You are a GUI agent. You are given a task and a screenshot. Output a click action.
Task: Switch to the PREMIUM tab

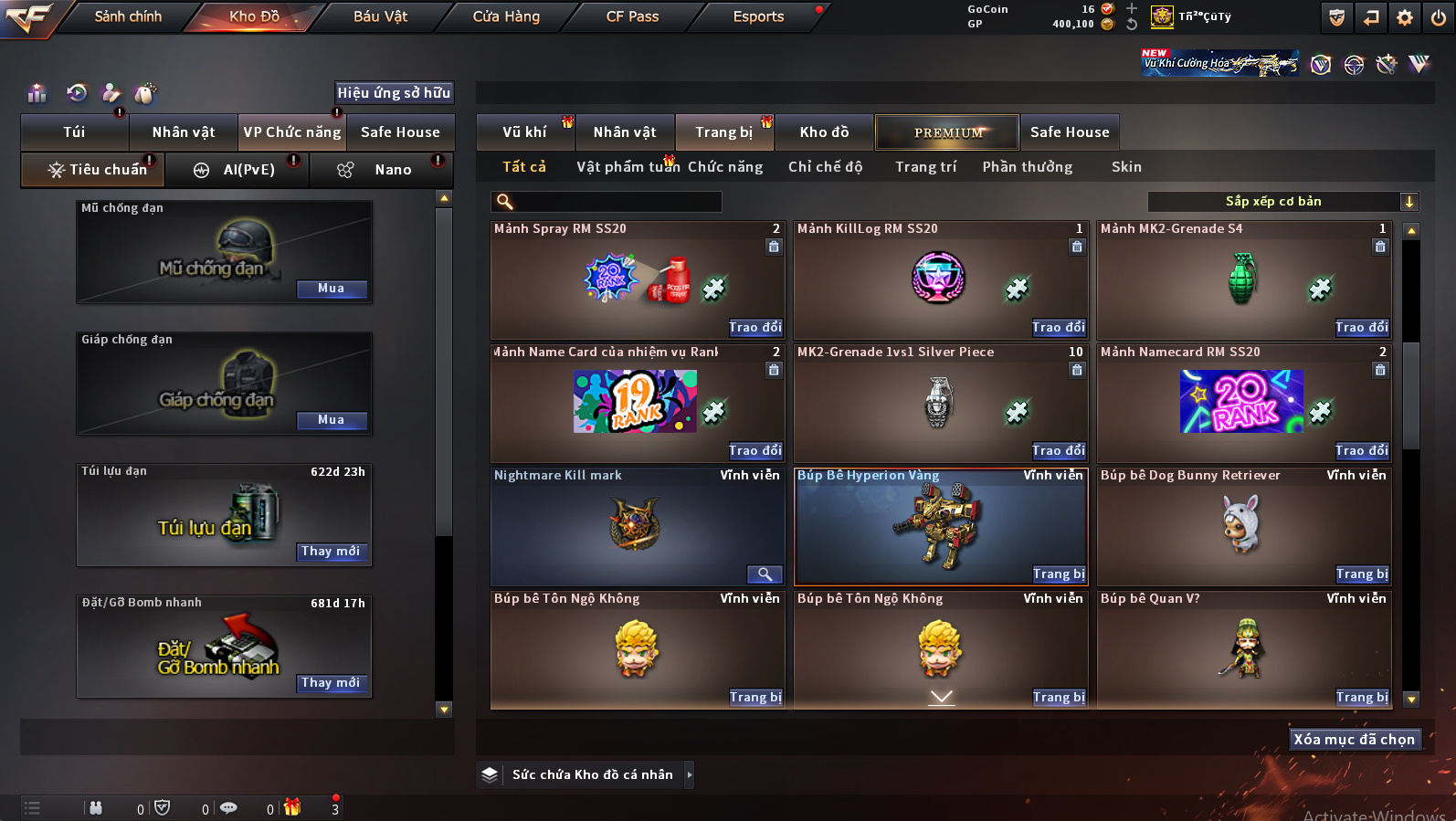pos(948,132)
